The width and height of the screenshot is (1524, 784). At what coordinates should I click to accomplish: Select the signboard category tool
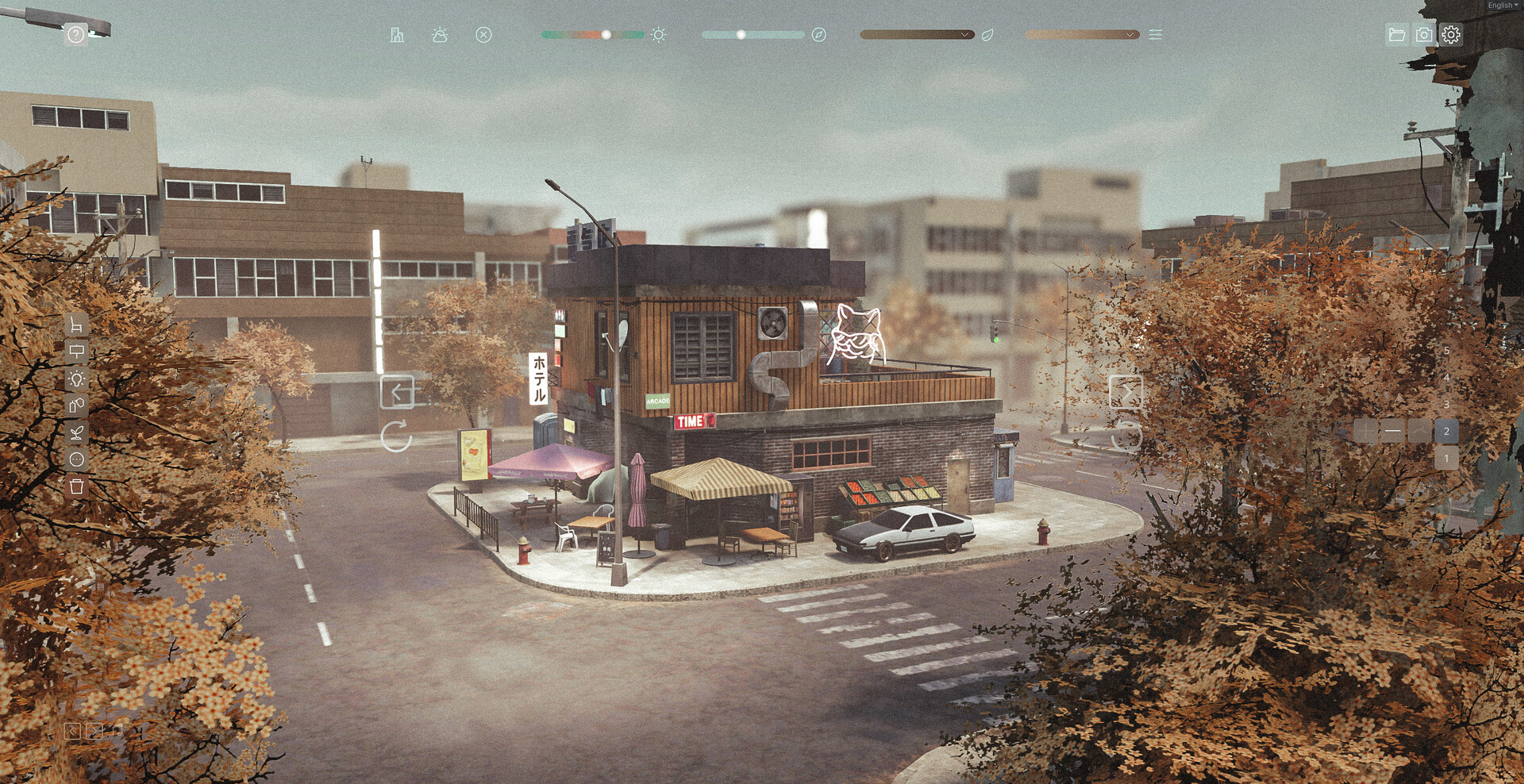pyautogui.click(x=76, y=352)
